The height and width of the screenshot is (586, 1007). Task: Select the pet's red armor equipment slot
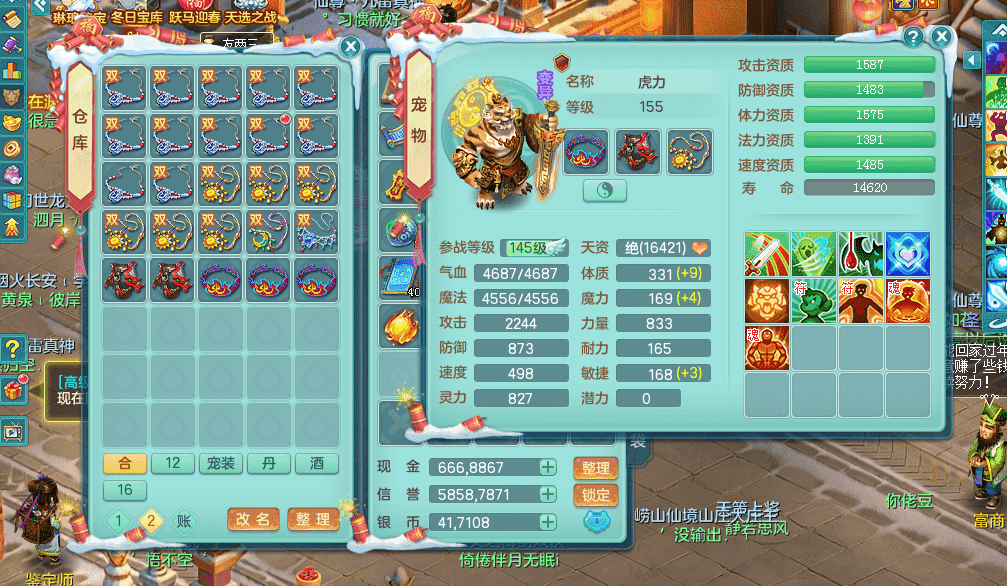pyautogui.click(x=636, y=153)
